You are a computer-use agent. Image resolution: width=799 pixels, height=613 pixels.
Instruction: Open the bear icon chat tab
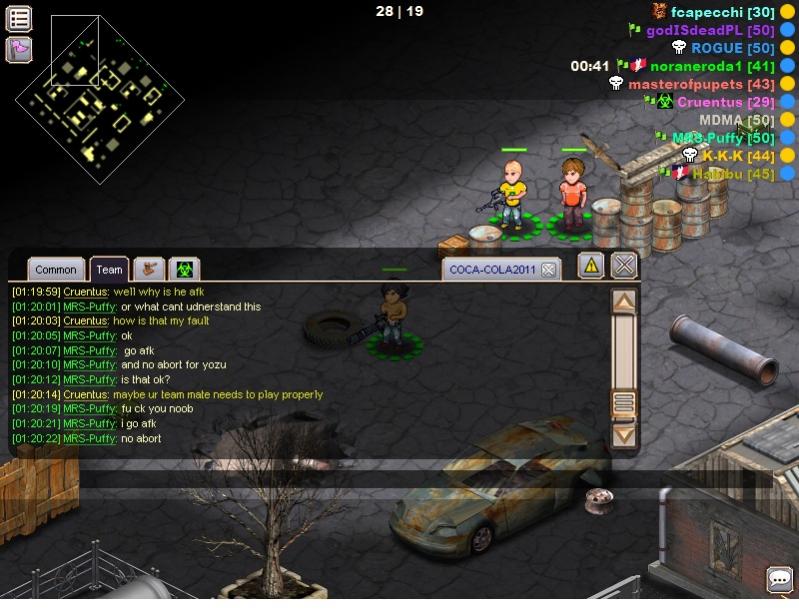pyautogui.click(x=150, y=268)
